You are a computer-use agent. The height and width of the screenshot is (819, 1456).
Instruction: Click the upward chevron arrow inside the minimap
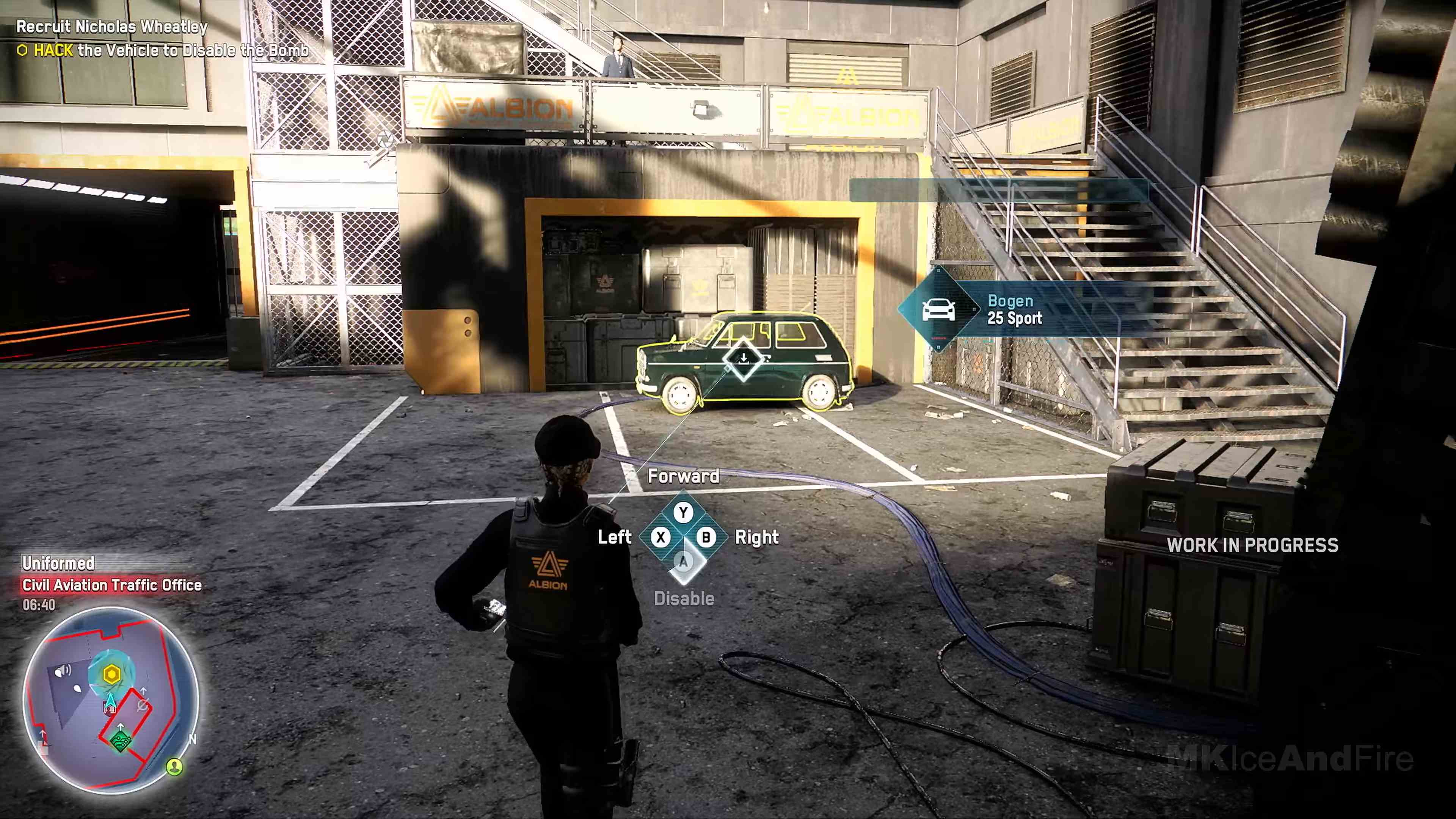click(x=121, y=727)
